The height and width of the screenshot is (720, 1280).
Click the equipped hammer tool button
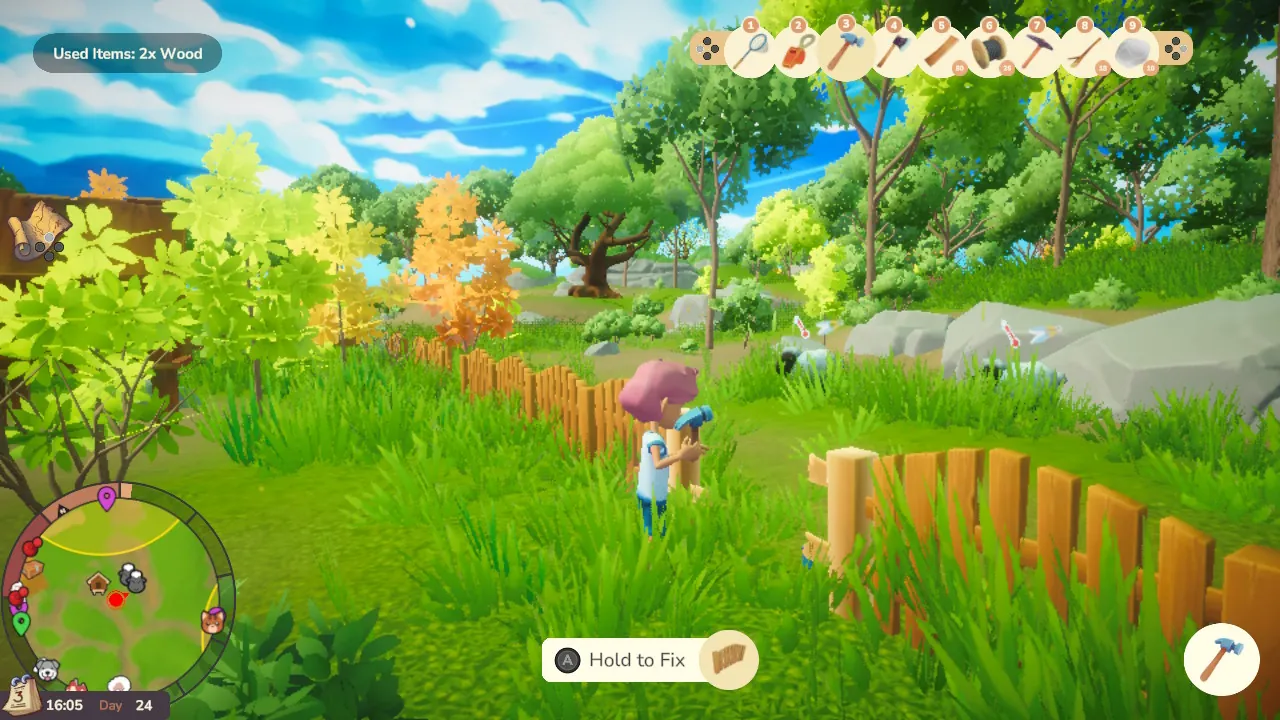pos(1221,659)
